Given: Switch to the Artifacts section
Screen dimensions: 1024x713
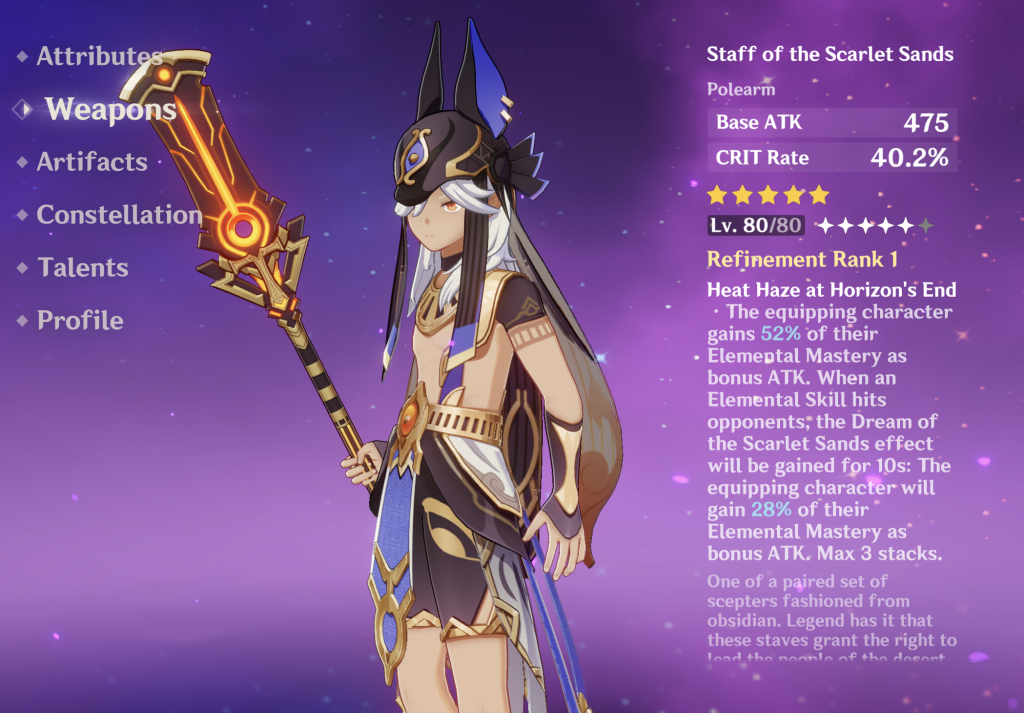Looking at the screenshot, I should click(92, 162).
